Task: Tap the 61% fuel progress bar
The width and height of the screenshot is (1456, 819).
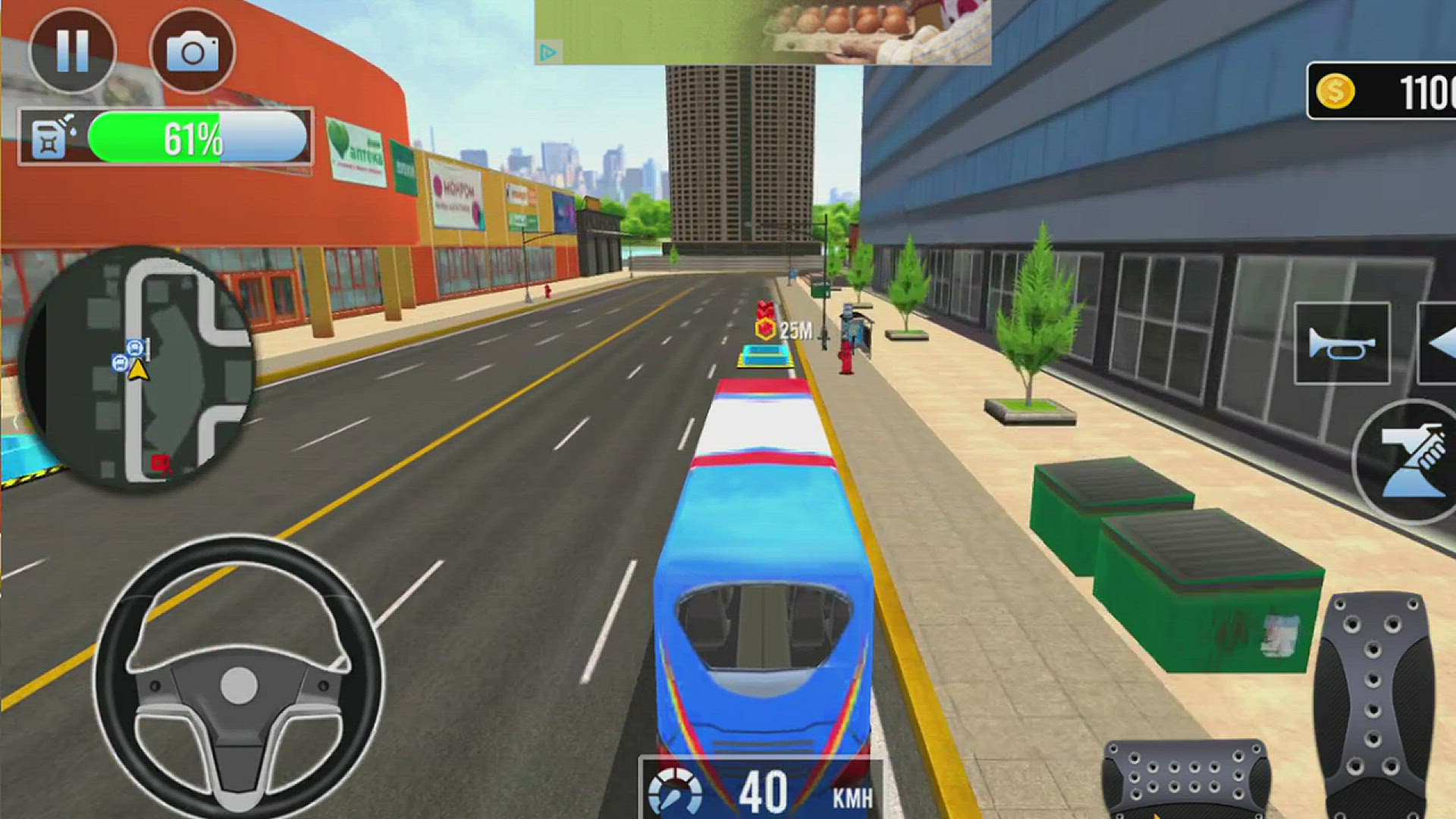Action: point(193,138)
